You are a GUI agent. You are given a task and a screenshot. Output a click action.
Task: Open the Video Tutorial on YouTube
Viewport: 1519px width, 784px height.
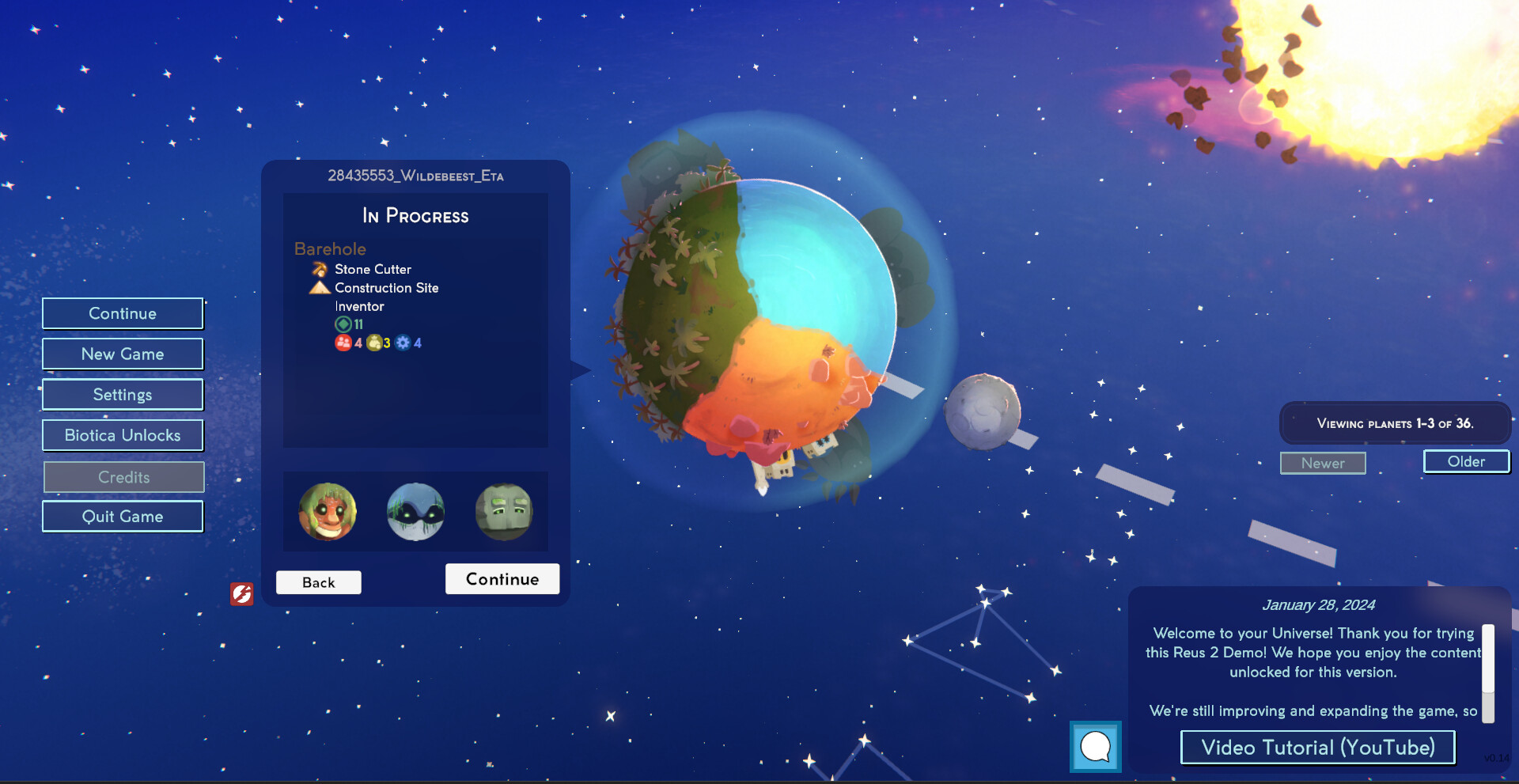pyautogui.click(x=1316, y=747)
